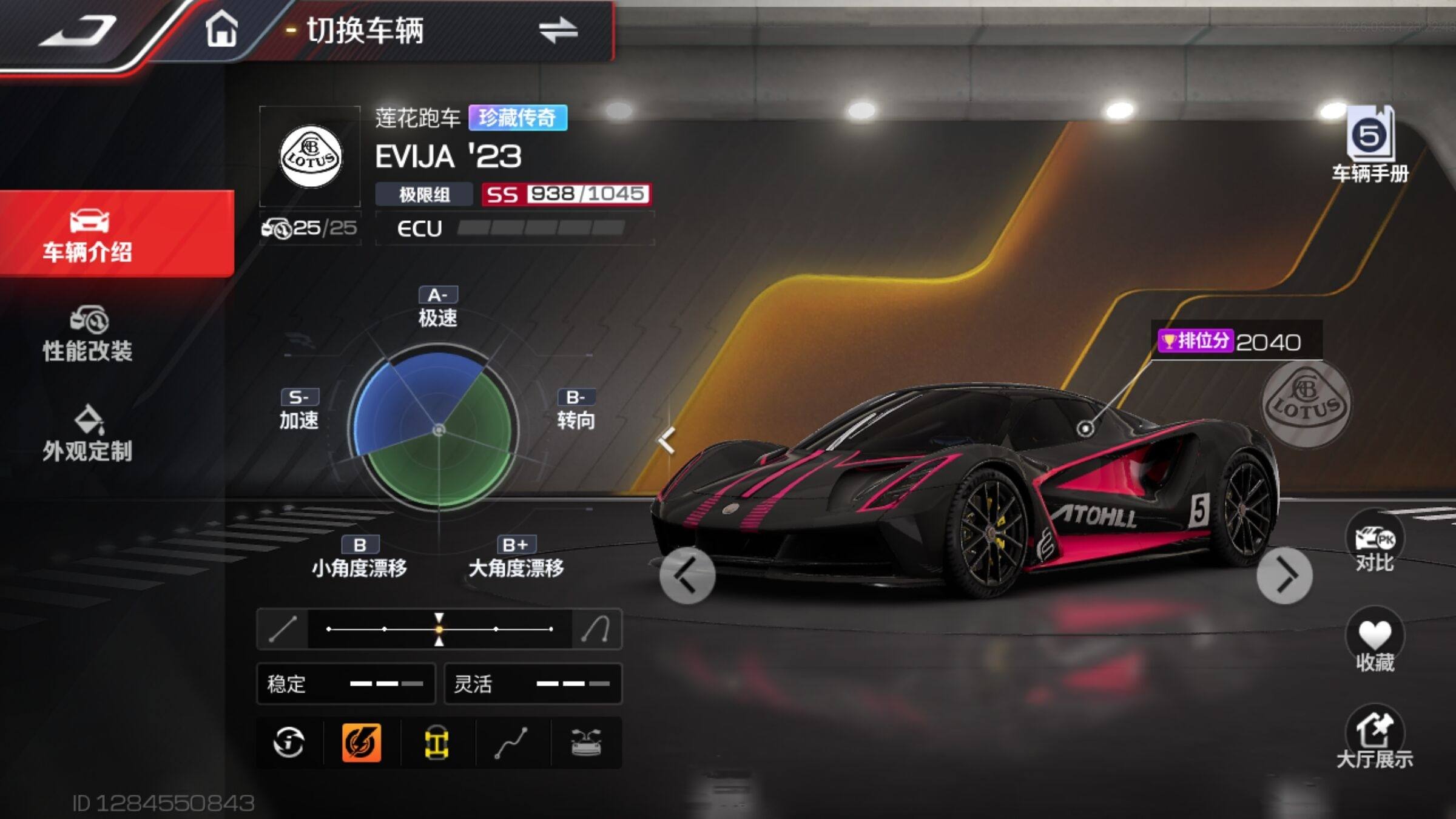Click the orange lightning bolt icon
Image resolution: width=1456 pixels, height=819 pixels.
coord(362,742)
